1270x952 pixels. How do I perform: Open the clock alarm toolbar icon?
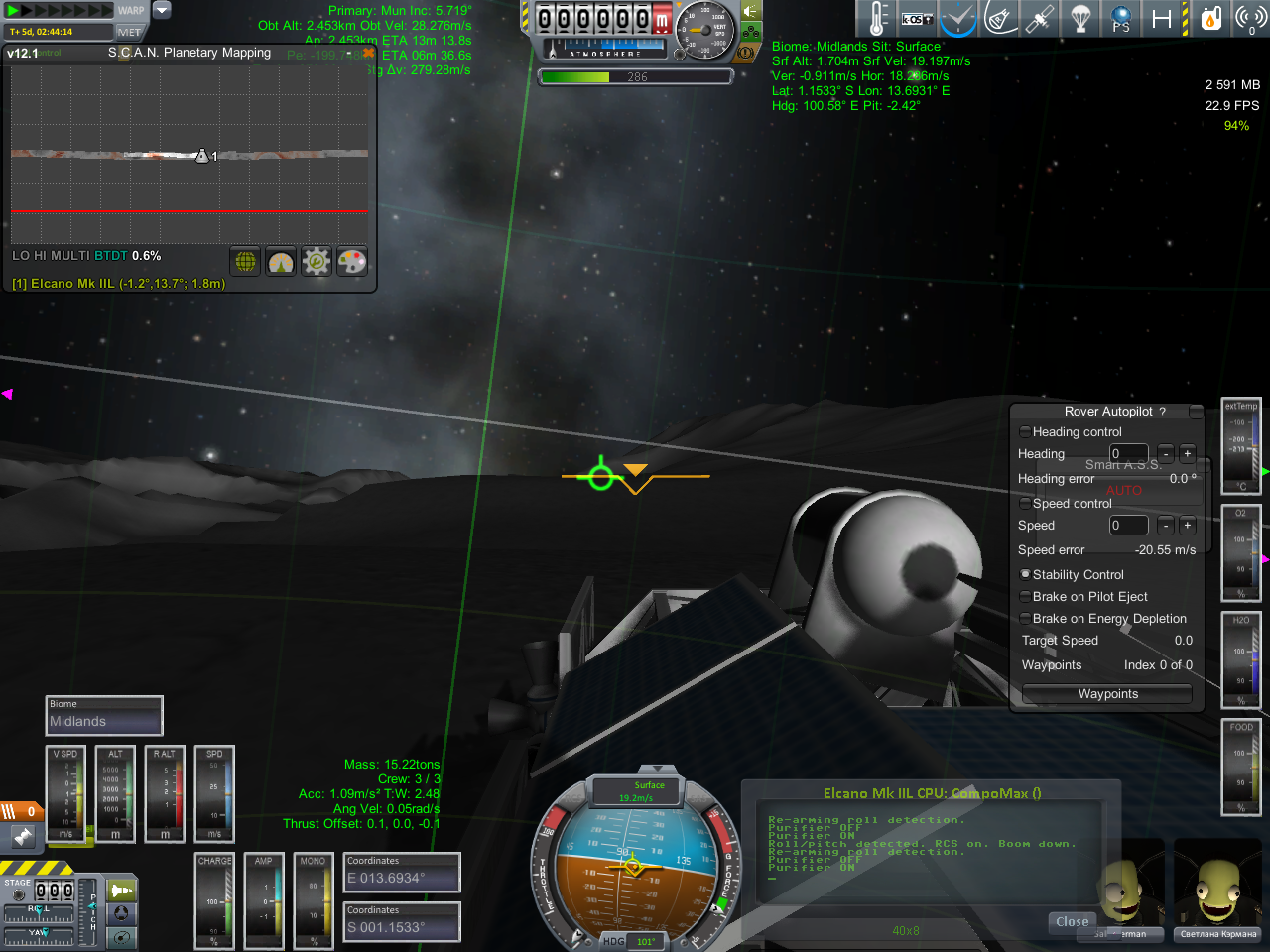(958, 19)
